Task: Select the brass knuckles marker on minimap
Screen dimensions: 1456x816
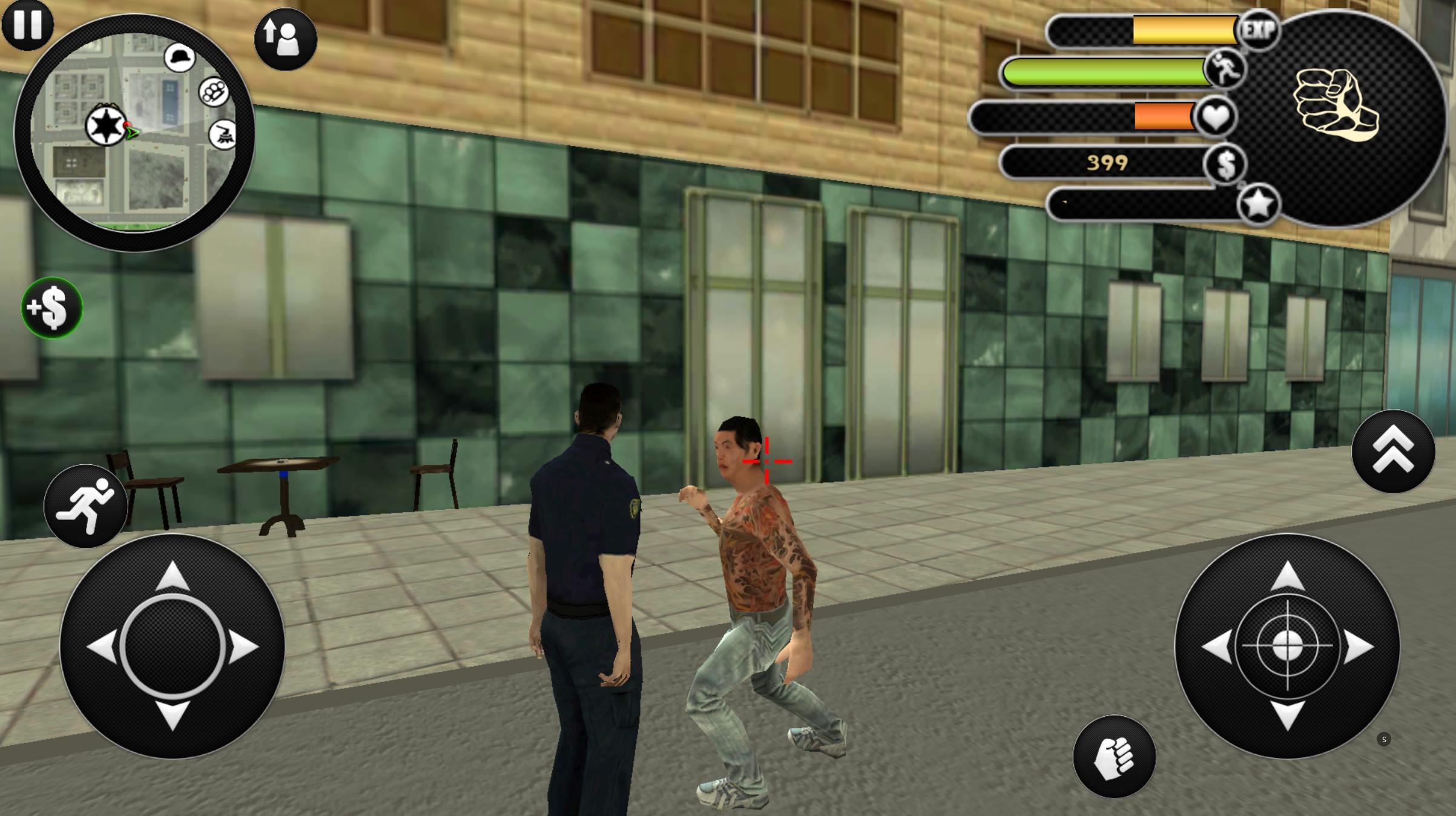Action: (x=214, y=92)
